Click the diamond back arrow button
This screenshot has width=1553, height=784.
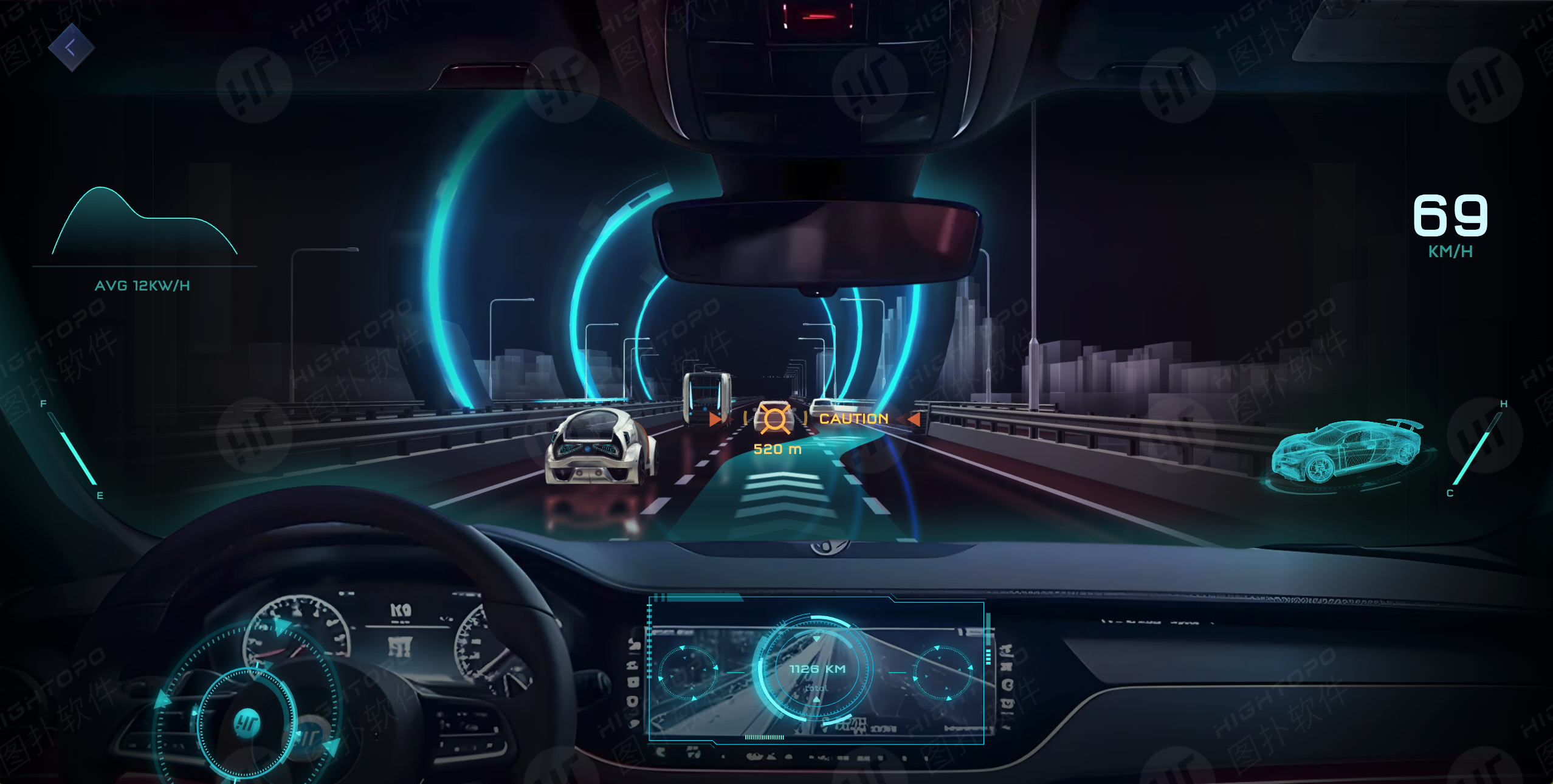[x=71, y=47]
